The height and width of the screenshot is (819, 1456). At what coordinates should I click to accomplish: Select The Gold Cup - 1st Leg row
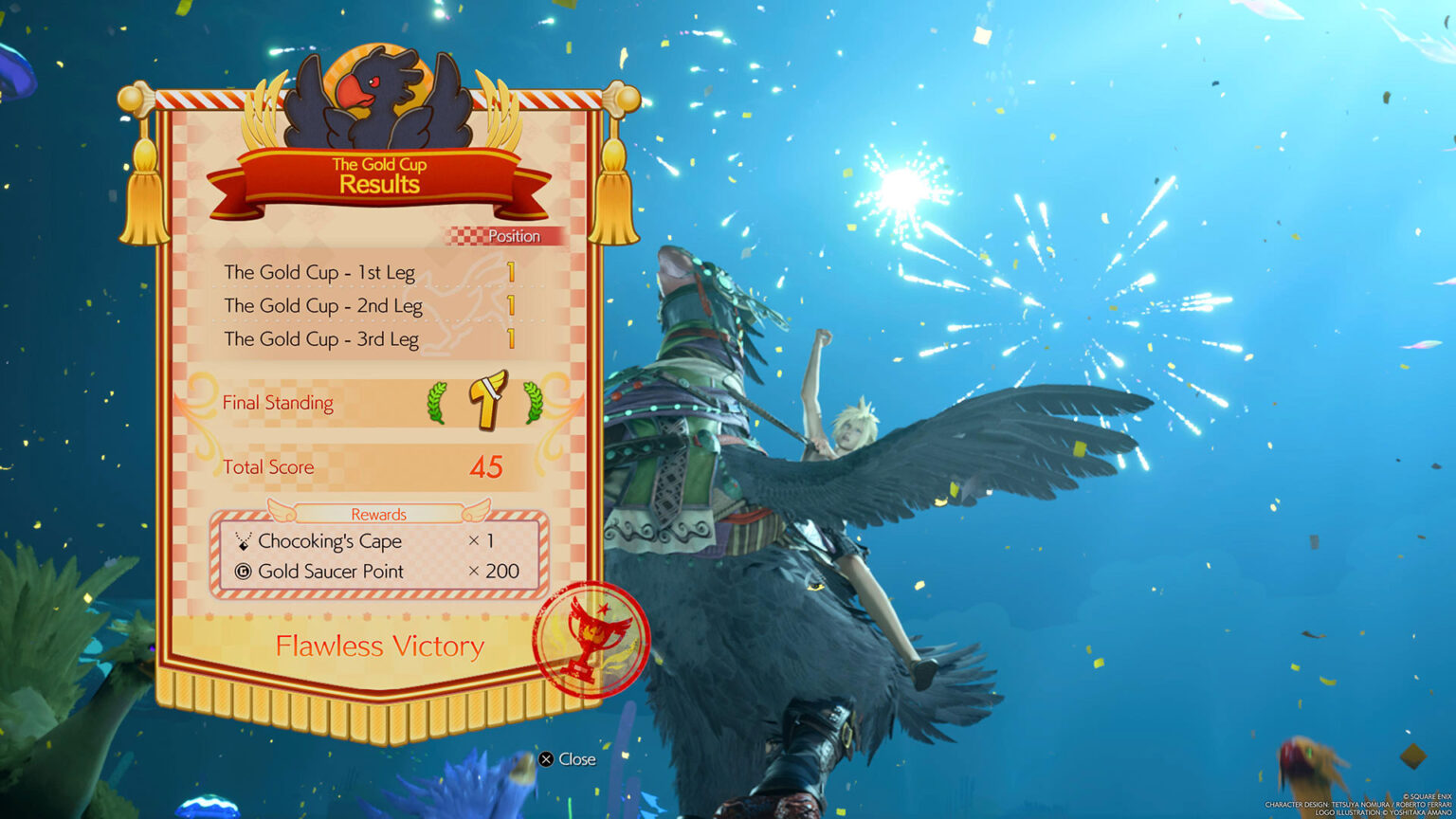[x=322, y=273]
